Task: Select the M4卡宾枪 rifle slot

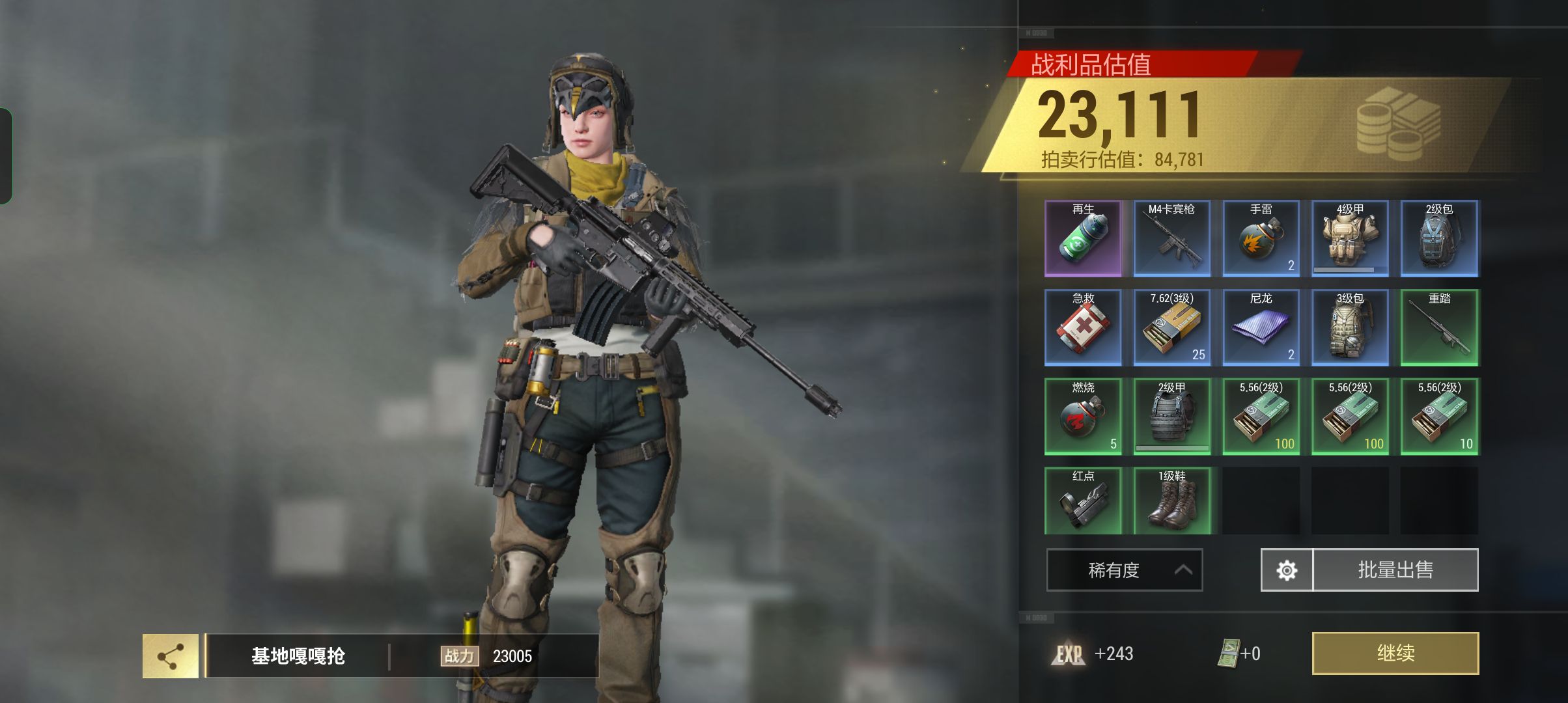Action: [x=1171, y=238]
